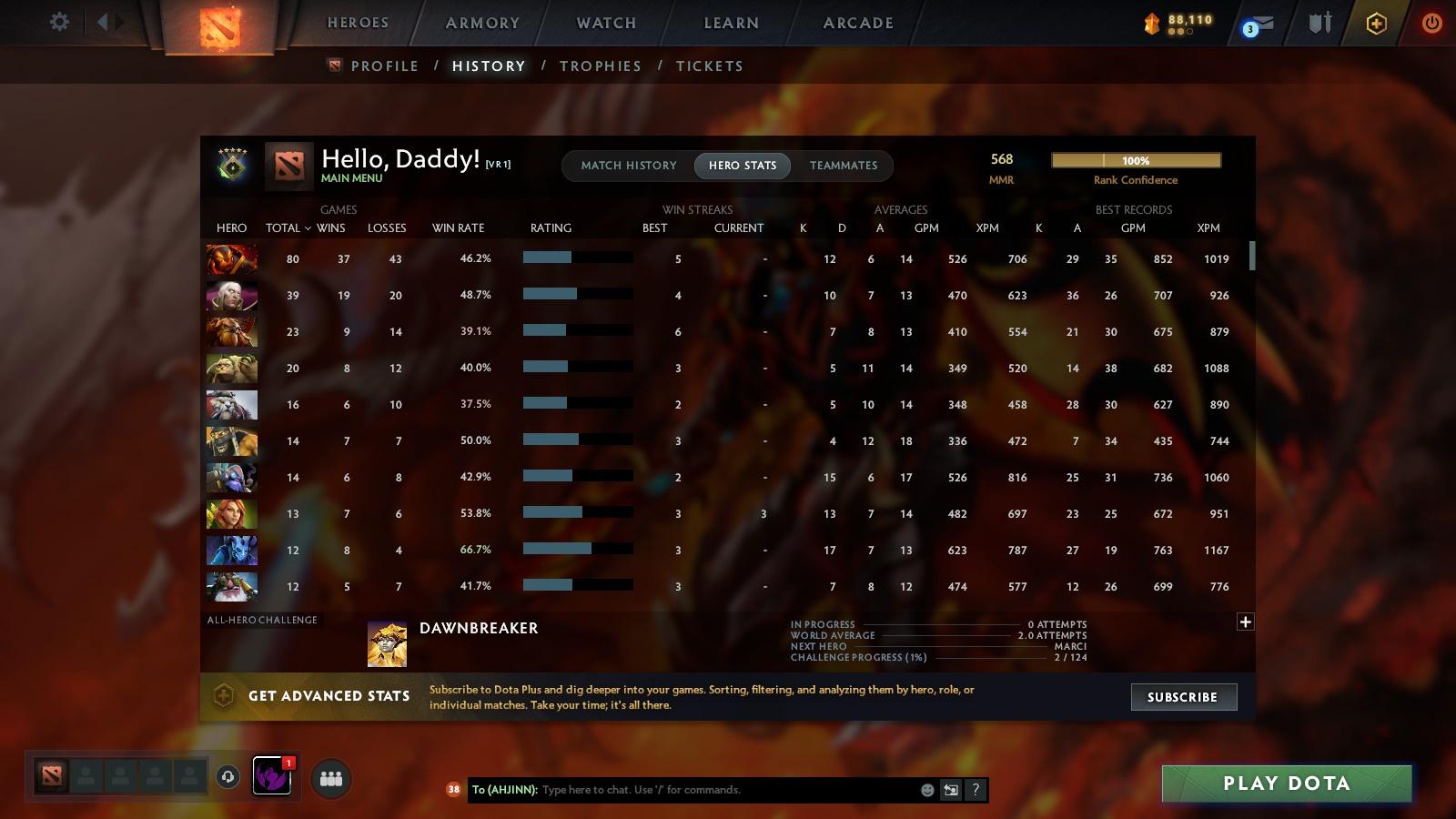Open the friends list icon near the party slots
Screen dimensions: 1456x819
pos(331,778)
